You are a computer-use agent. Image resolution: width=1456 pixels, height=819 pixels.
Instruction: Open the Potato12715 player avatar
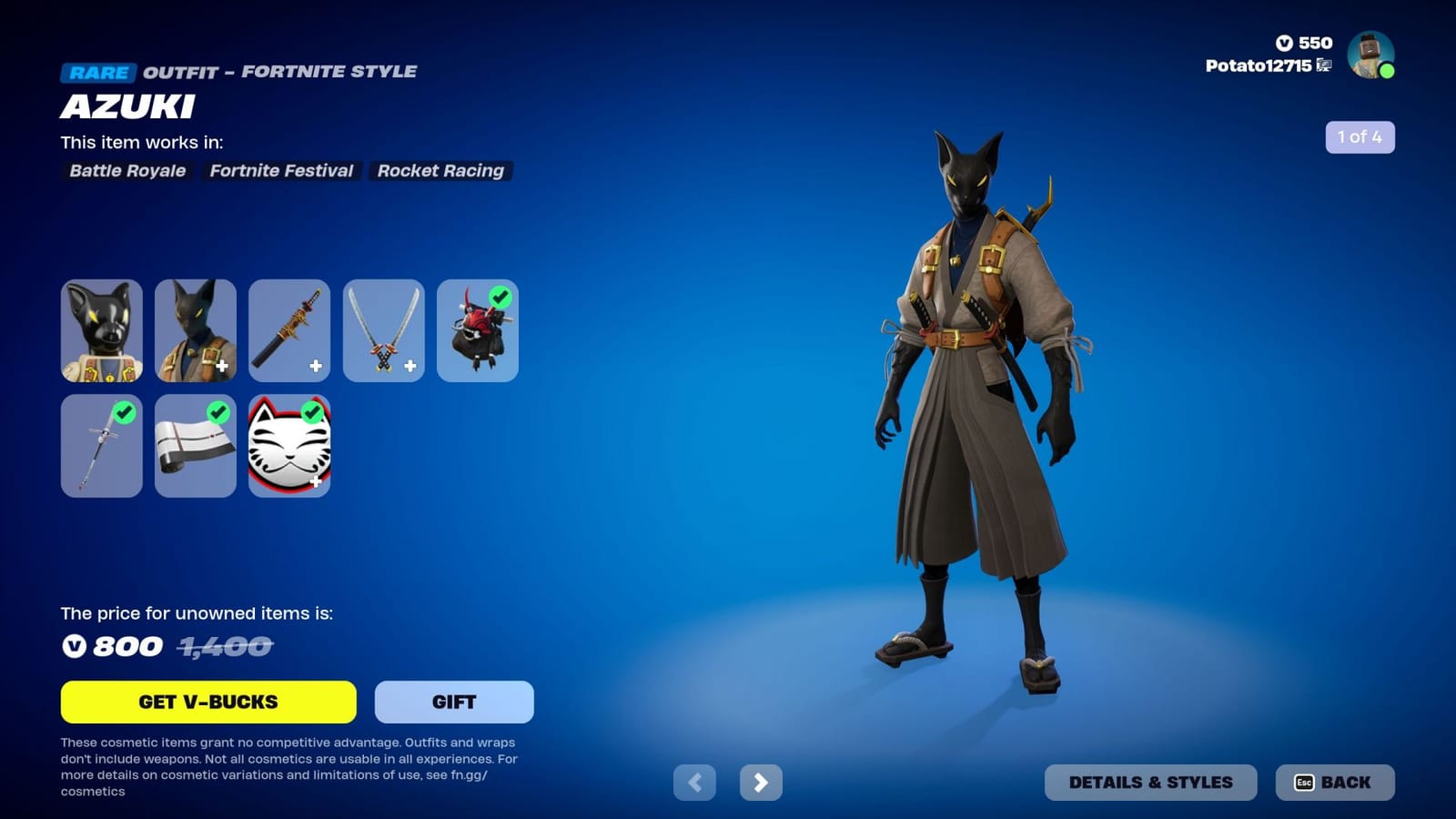point(1369,56)
